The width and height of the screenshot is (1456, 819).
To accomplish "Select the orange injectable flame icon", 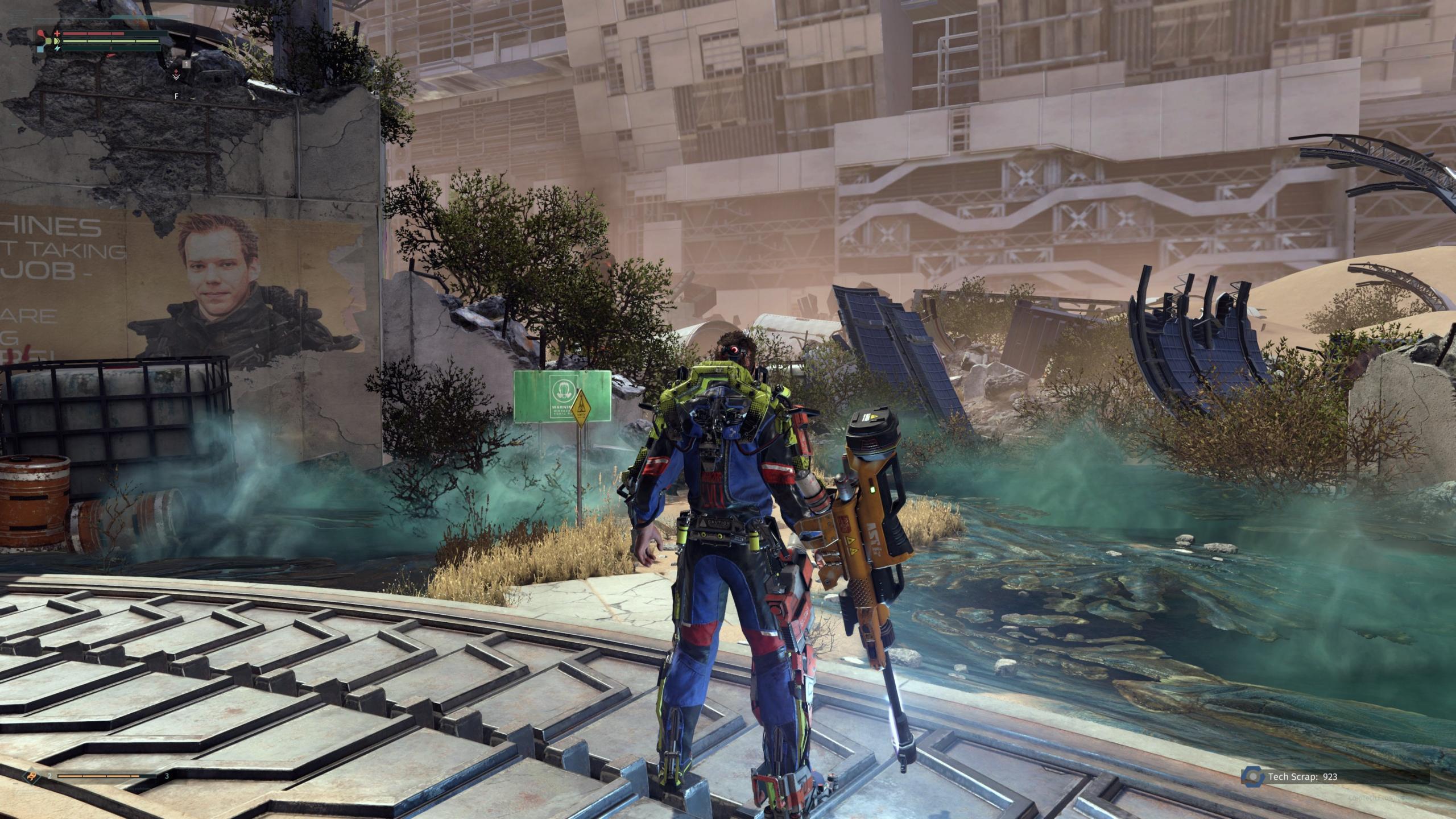I will (x=31, y=777).
